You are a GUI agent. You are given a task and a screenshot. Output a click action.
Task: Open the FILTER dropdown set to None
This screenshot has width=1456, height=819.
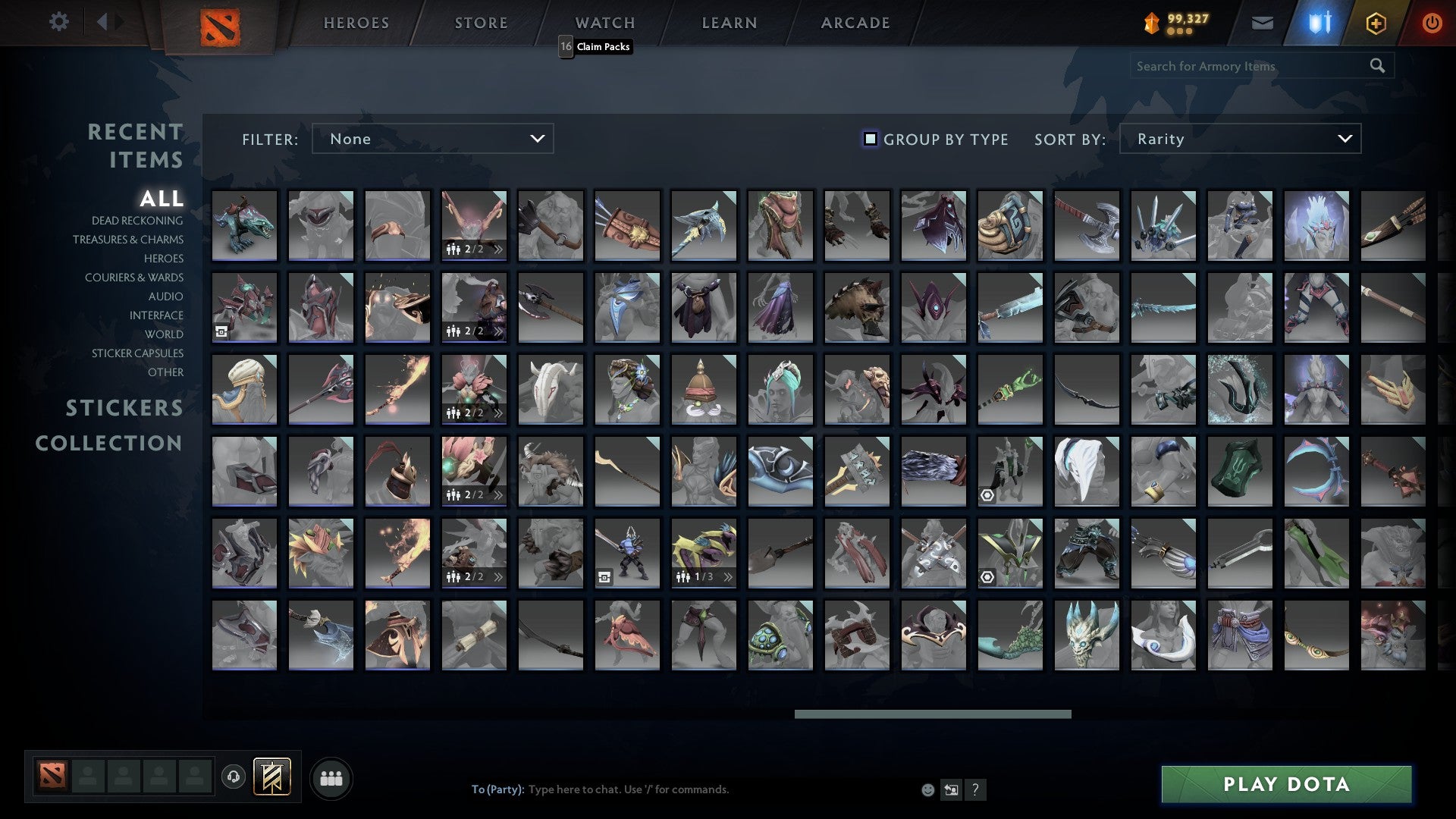click(432, 139)
